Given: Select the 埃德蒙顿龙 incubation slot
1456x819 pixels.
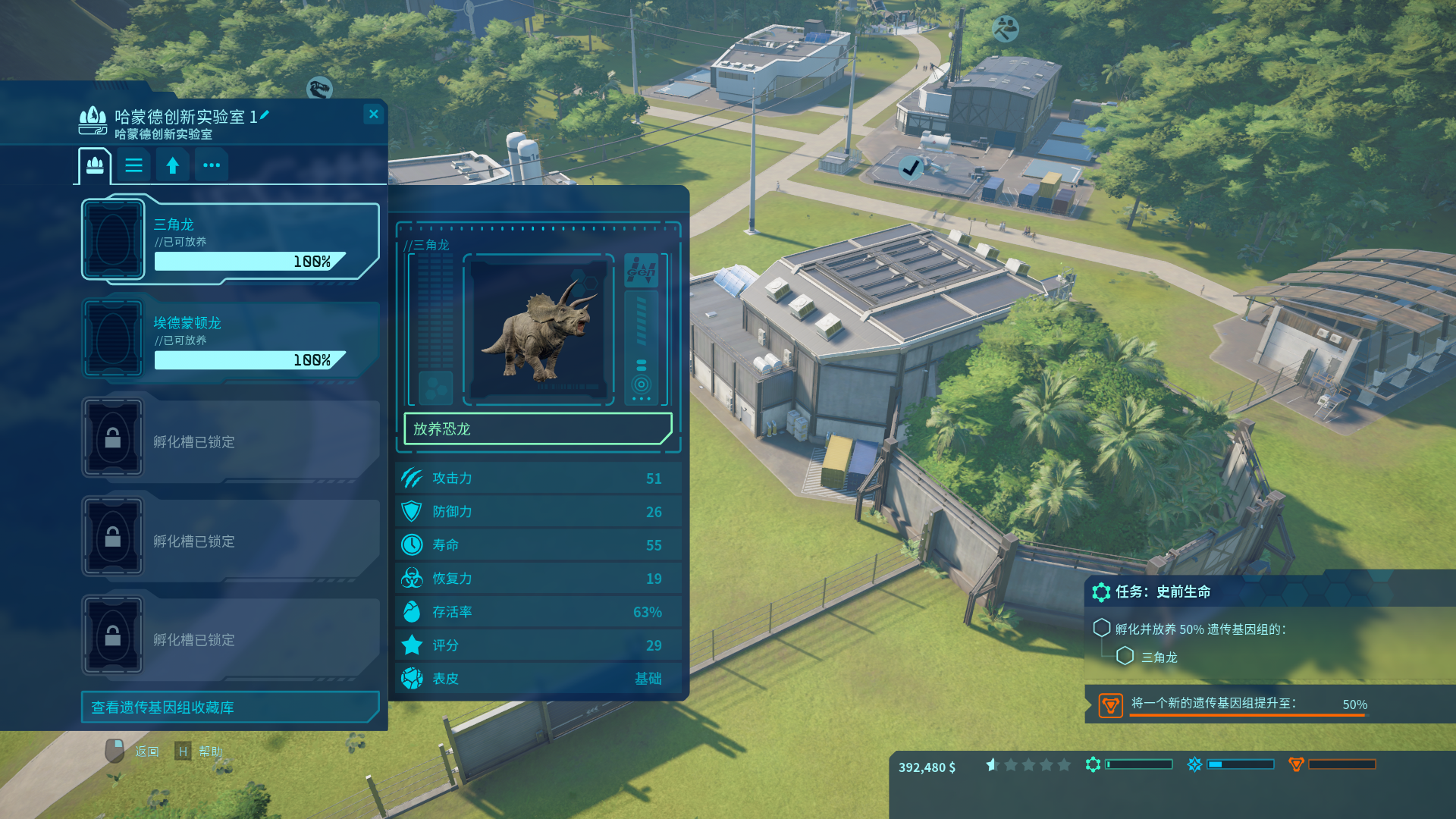Looking at the screenshot, I should [x=230, y=338].
